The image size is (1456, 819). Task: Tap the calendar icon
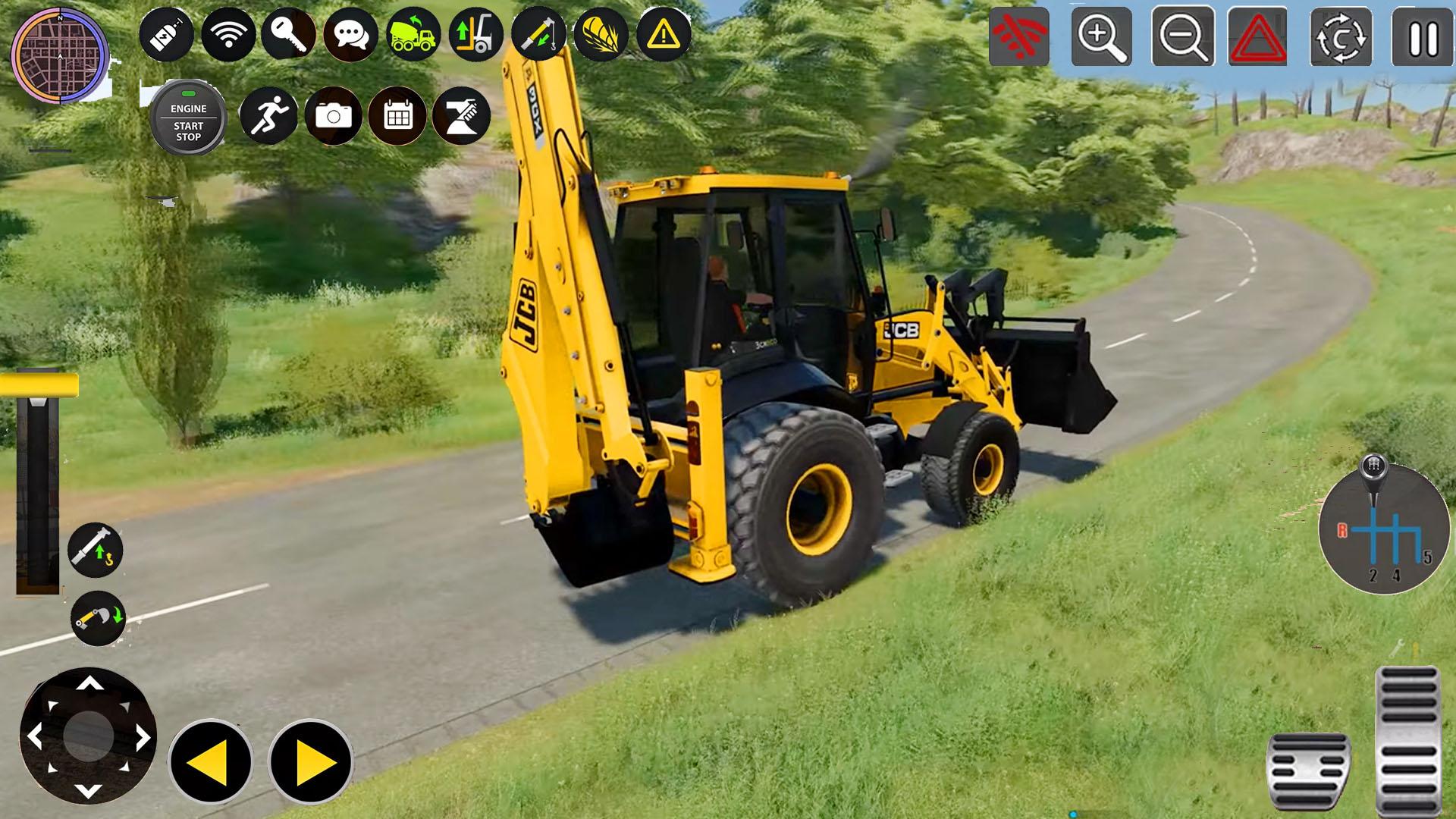(397, 115)
